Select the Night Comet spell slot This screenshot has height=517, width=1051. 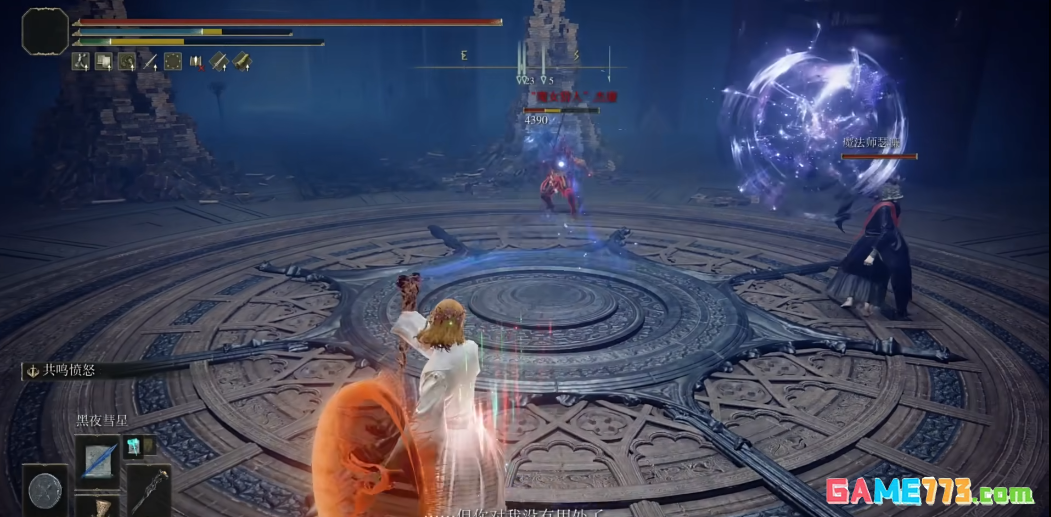click(x=97, y=459)
